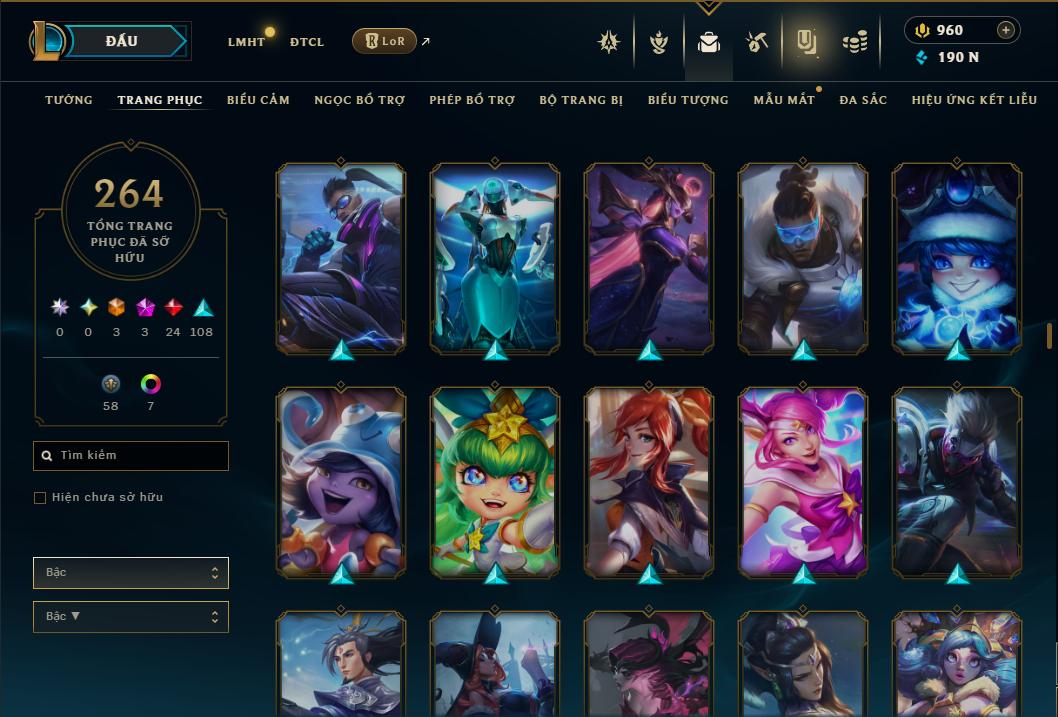Open the hammer loot crafting icon
1058x717 pixels.
pyautogui.click(x=756, y=42)
